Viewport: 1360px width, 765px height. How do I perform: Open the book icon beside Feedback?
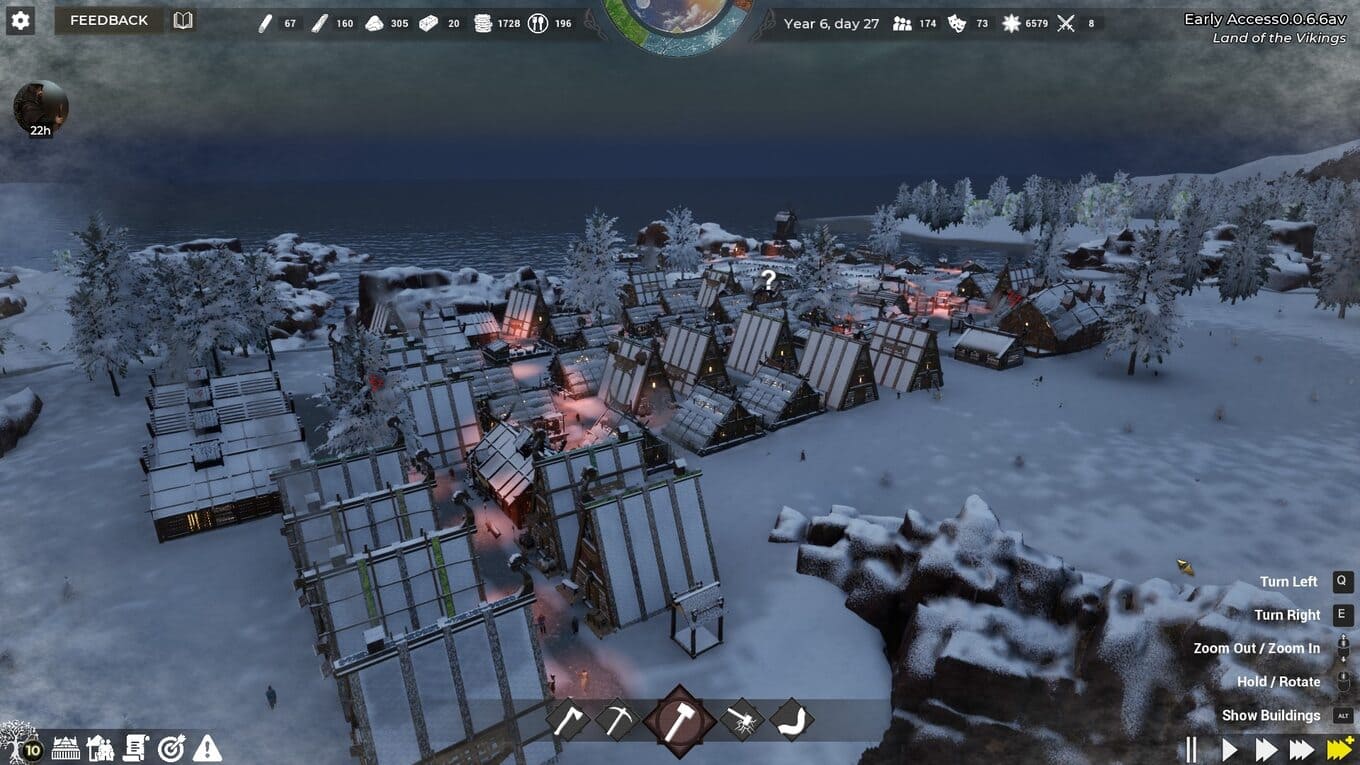(183, 20)
